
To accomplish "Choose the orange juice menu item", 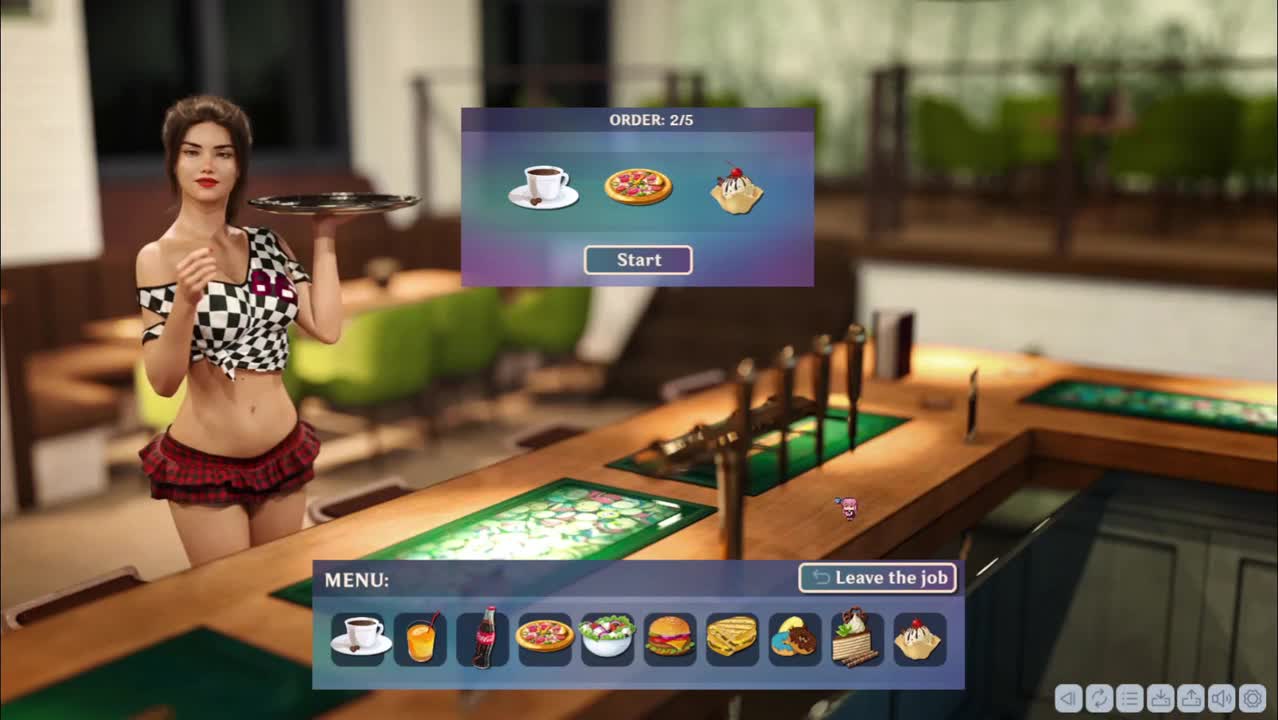I will pyautogui.click(x=421, y=637).
